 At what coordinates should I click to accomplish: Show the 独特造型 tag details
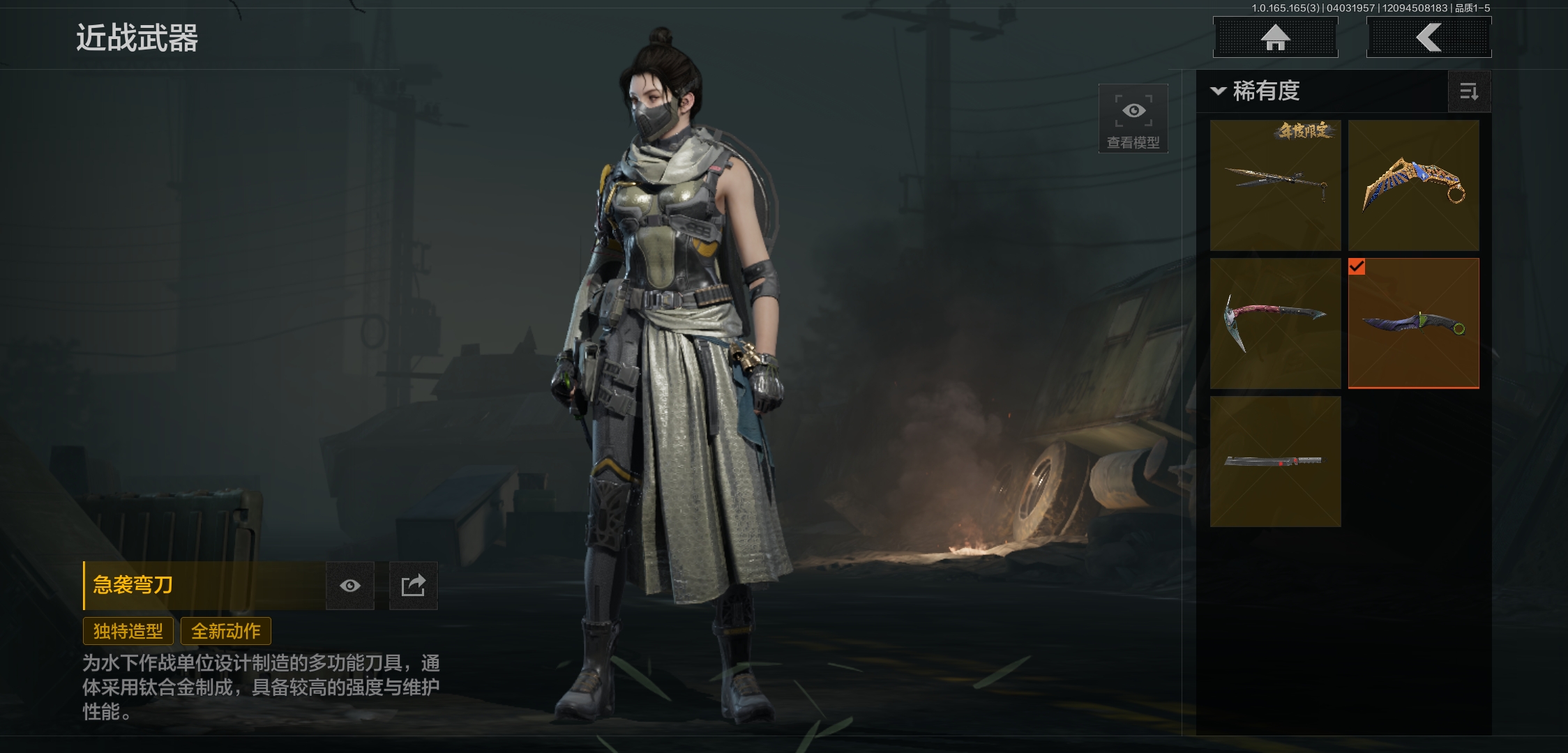point(128,631)
